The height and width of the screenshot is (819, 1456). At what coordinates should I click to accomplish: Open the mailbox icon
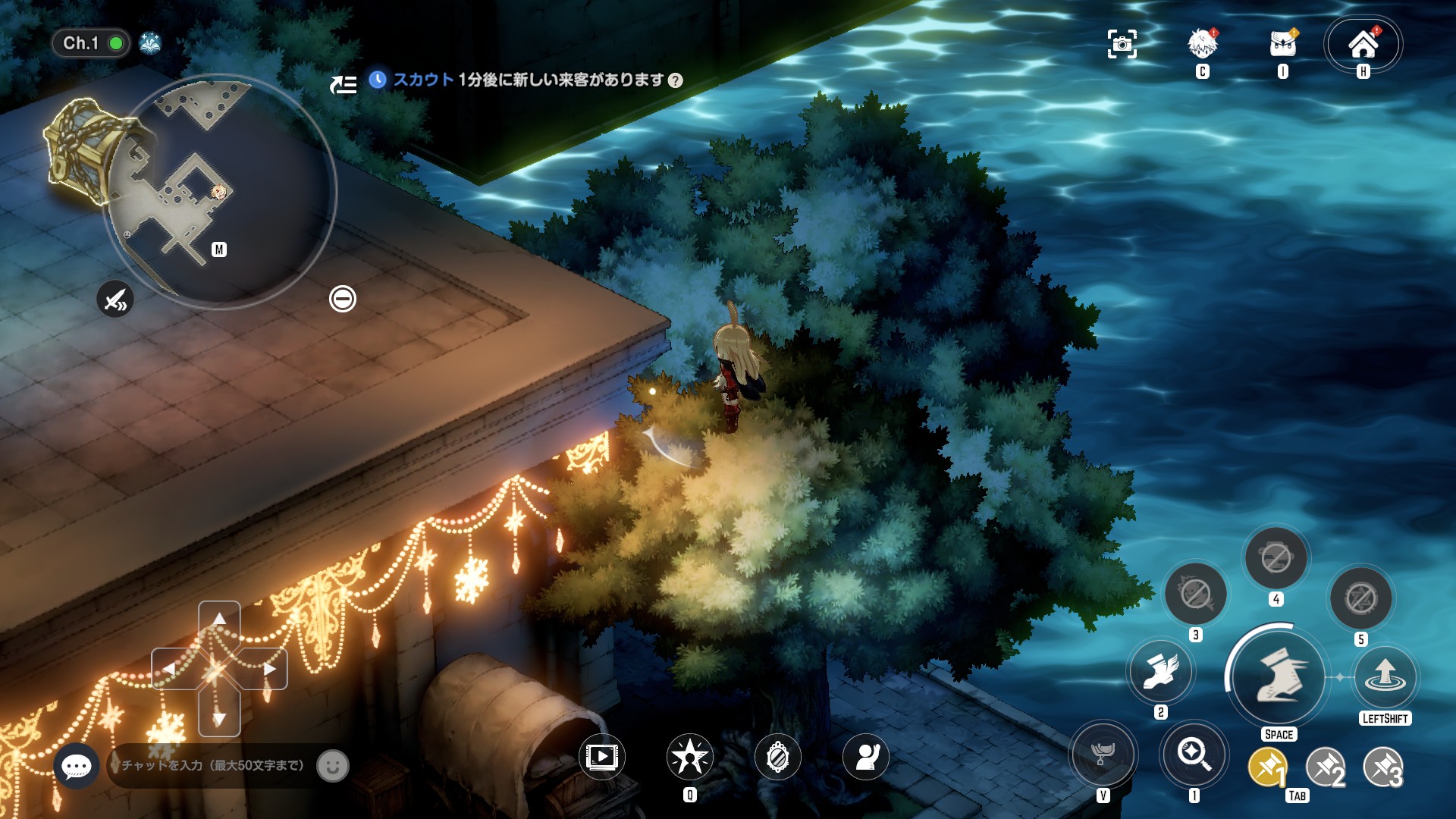click(x=1282, y=45)
